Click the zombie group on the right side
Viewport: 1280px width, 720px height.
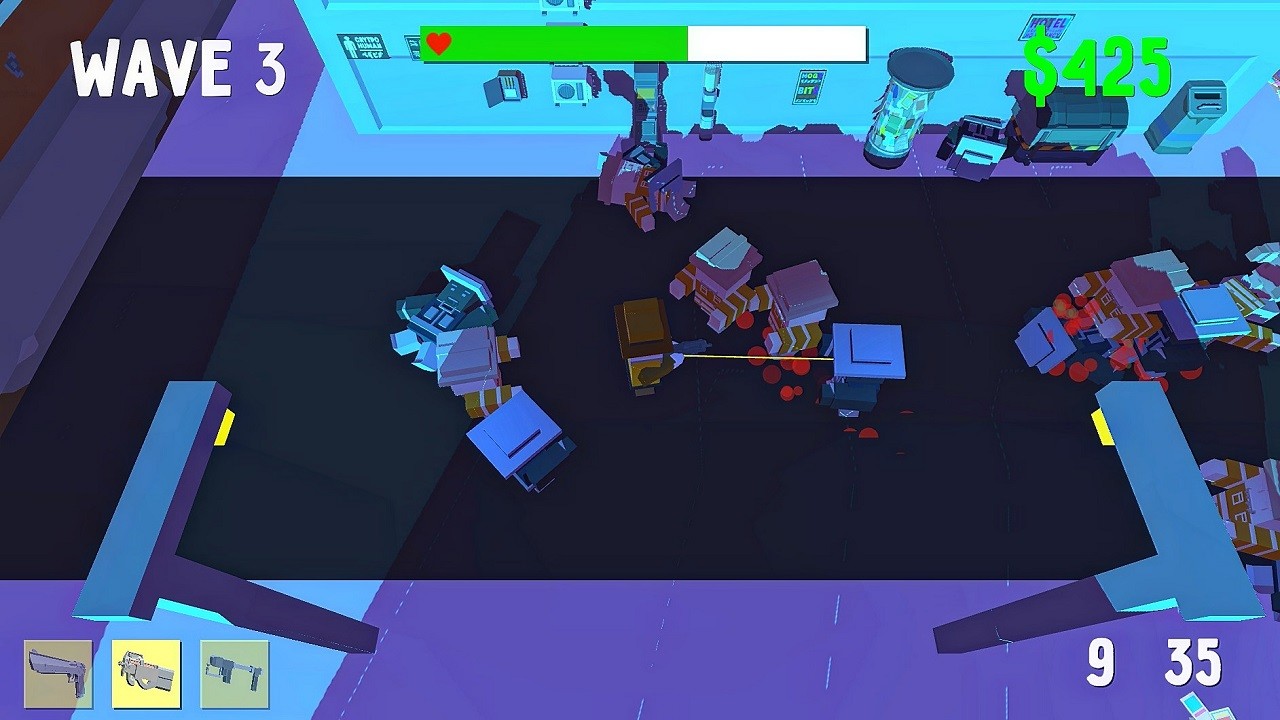pos(1130,310)
